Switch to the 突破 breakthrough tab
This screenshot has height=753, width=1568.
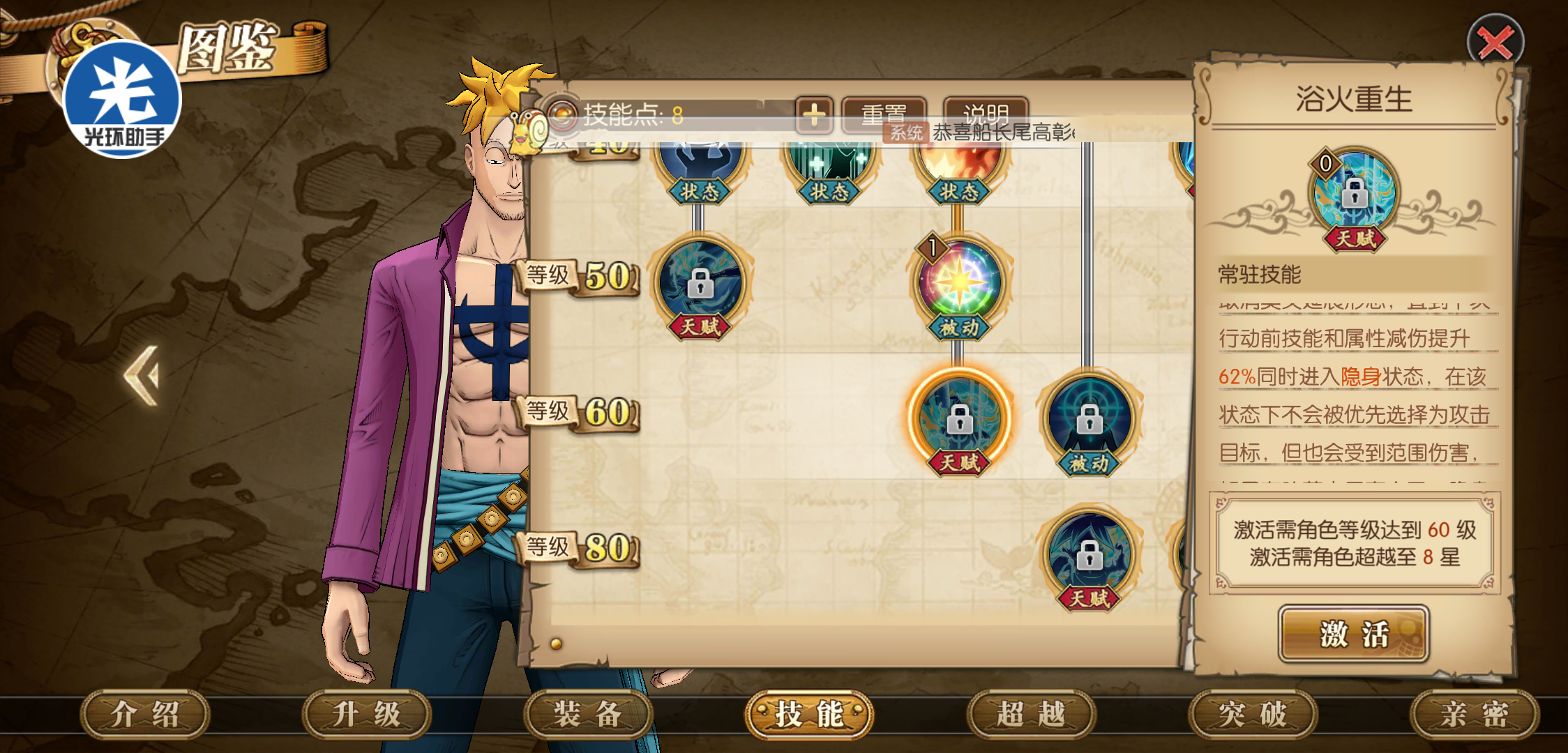tap(1253, 714)
